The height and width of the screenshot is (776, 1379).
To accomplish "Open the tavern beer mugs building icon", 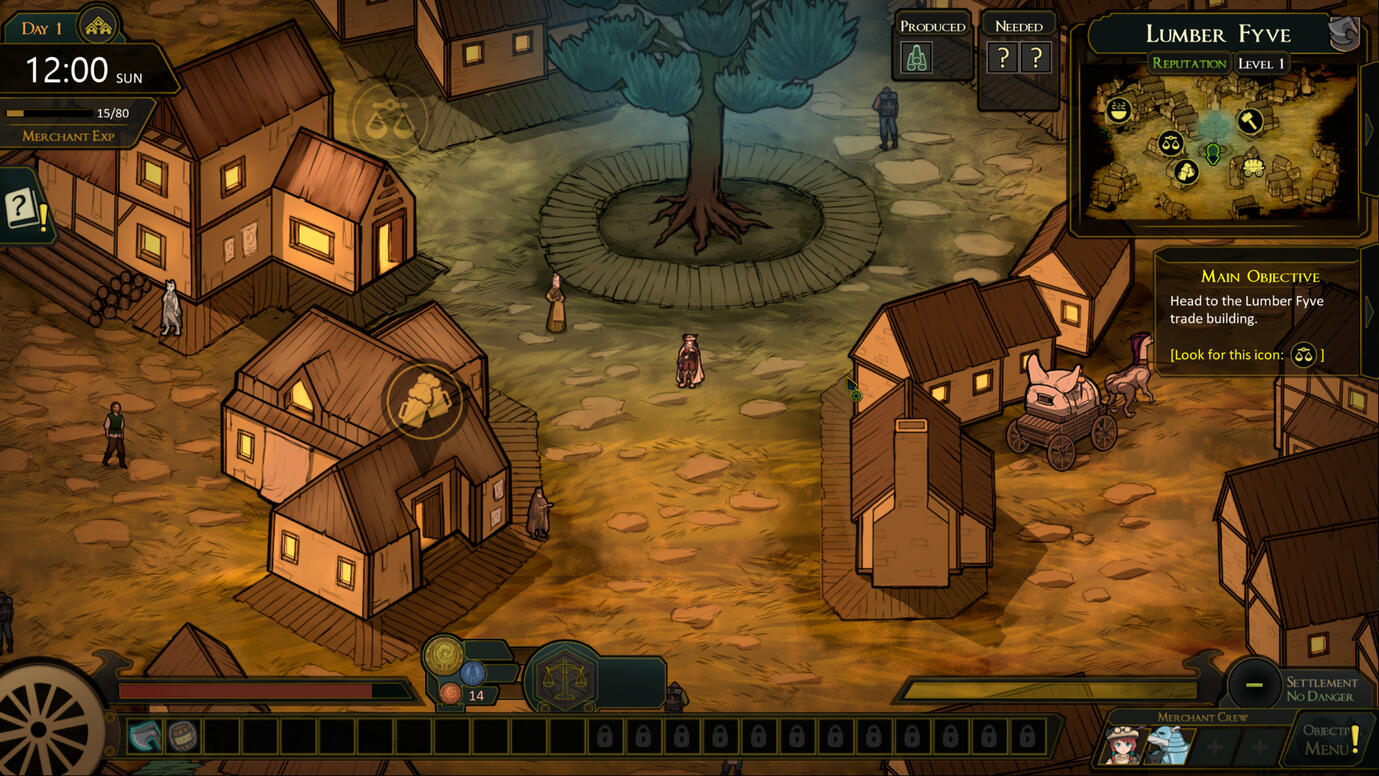I will [424, 400].
